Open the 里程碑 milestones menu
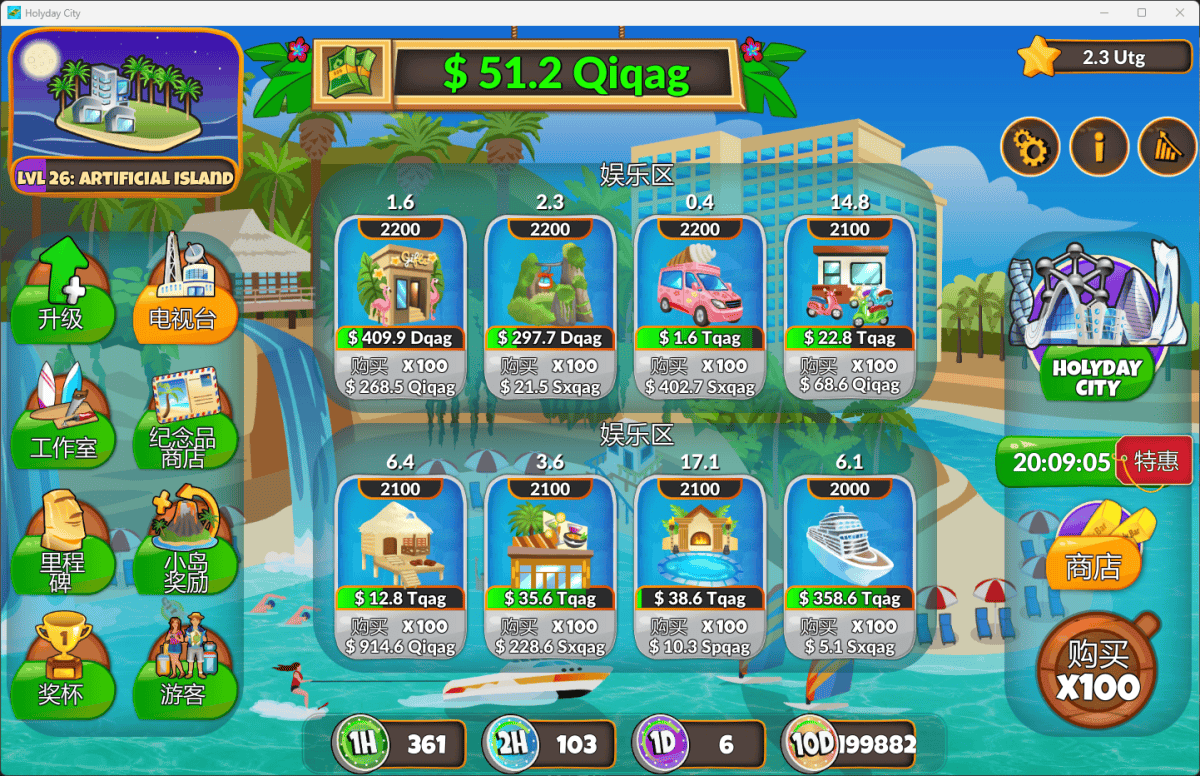Image resolution: width=1200 pixels, height=776 pixels. 62,545
